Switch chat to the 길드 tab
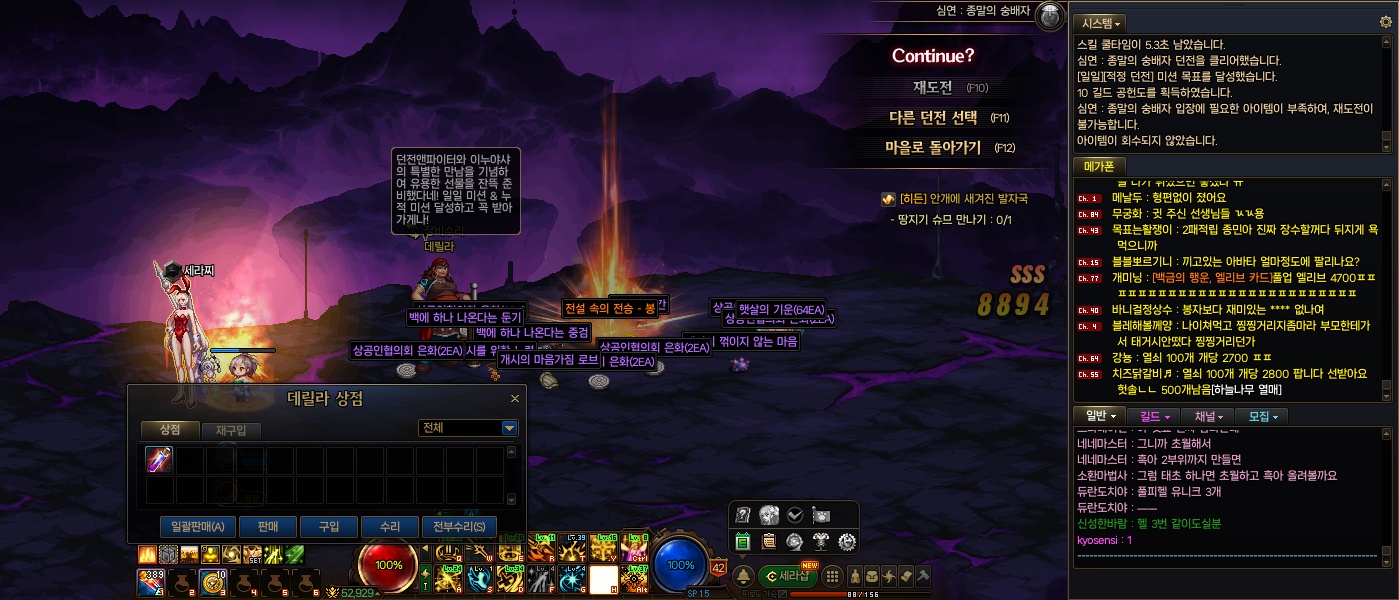Screen dimensions: 1399x600 [1155, 416]
